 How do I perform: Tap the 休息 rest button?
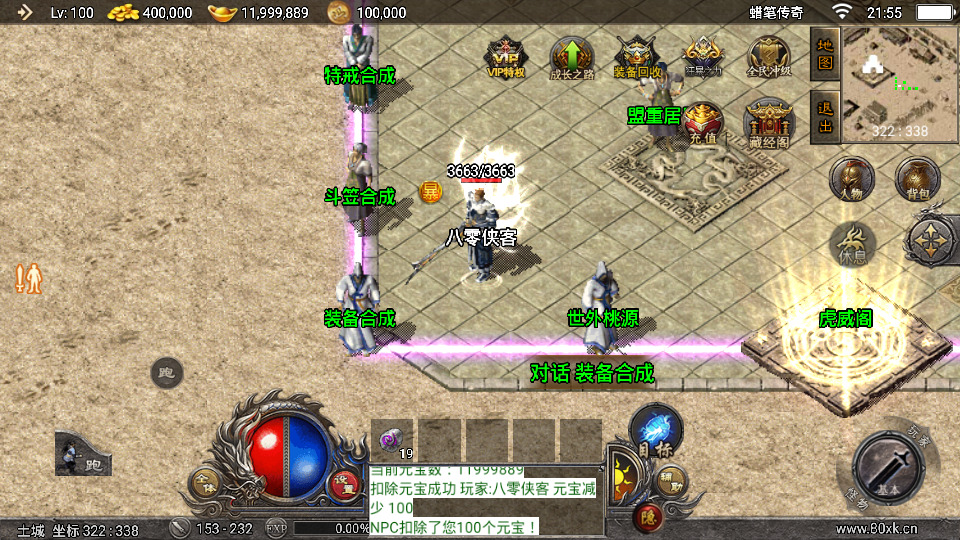click(852, 243)
